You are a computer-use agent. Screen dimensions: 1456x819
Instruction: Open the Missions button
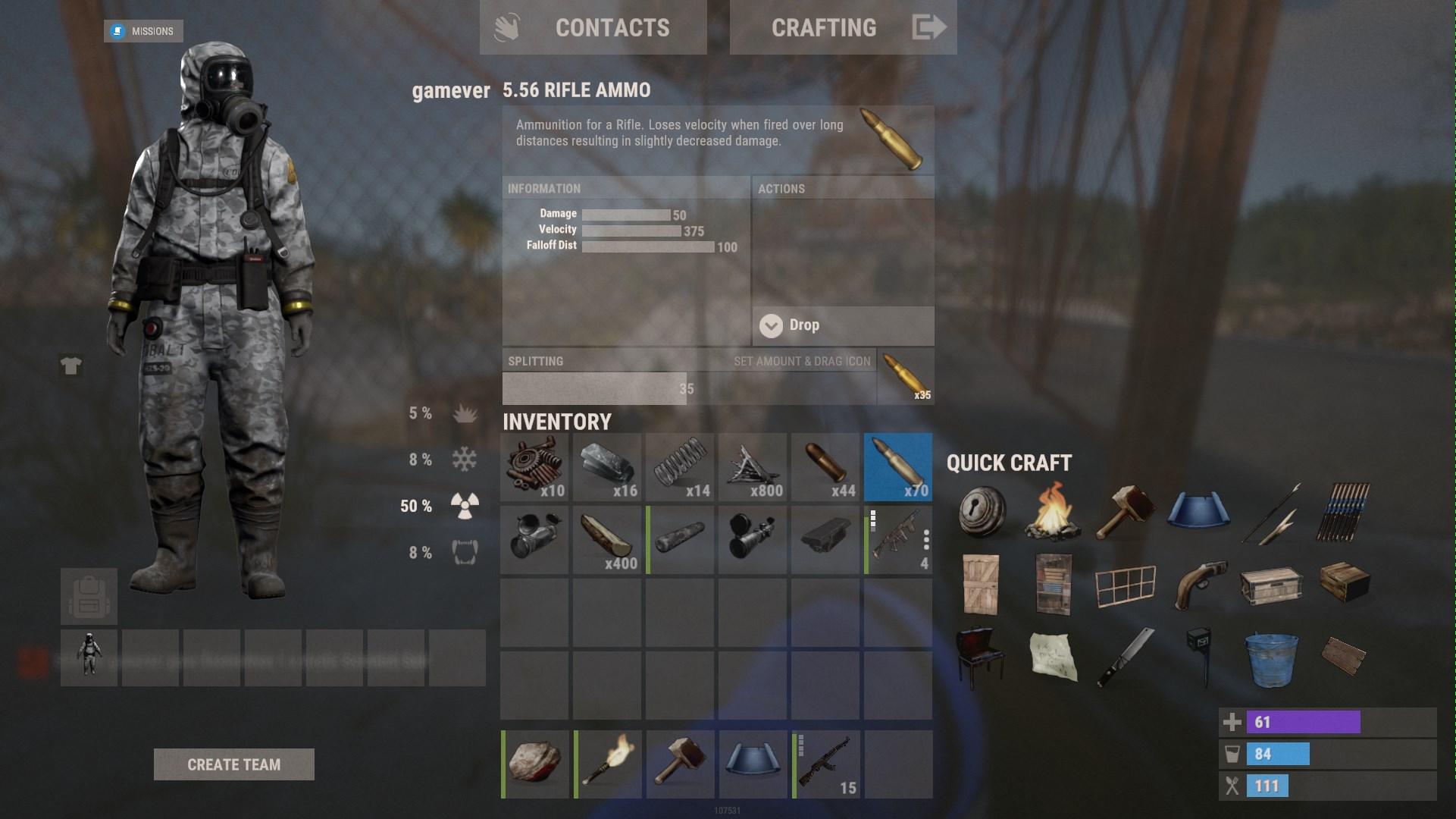coord(143,31)
